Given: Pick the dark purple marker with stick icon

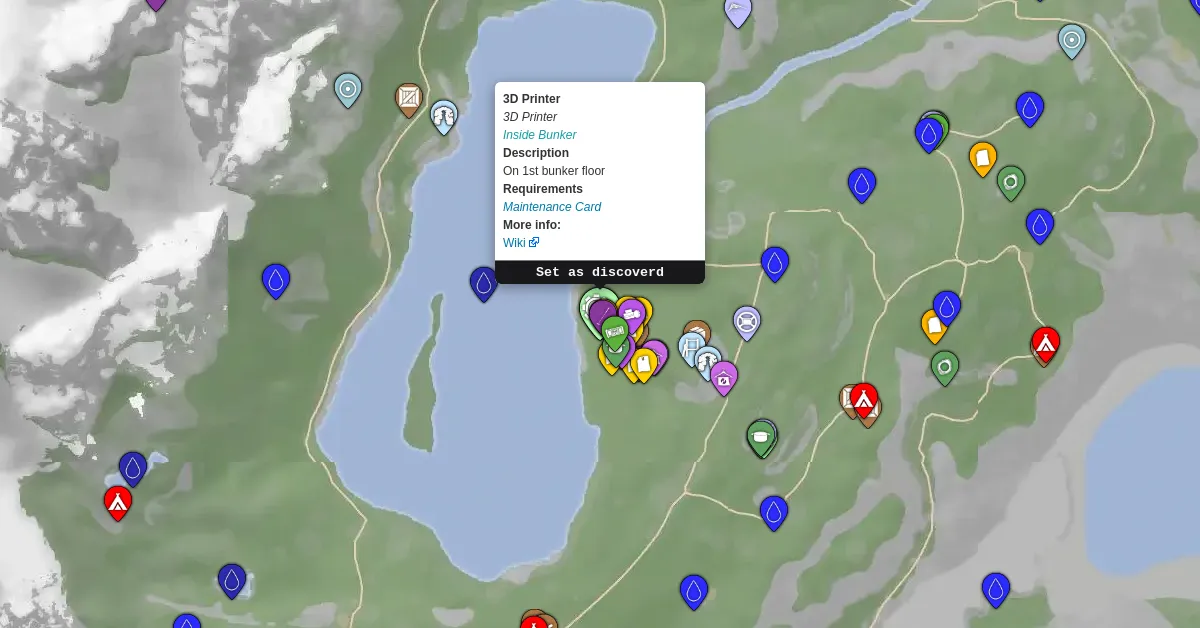Looking at the screenshot, I should (602, 314).
